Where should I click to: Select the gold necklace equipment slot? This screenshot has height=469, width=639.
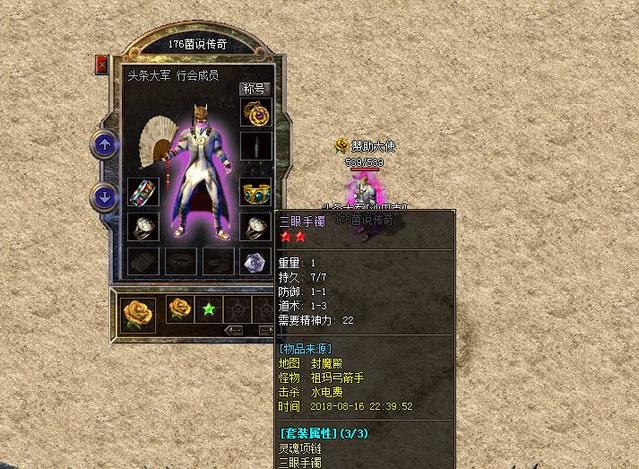256,114
